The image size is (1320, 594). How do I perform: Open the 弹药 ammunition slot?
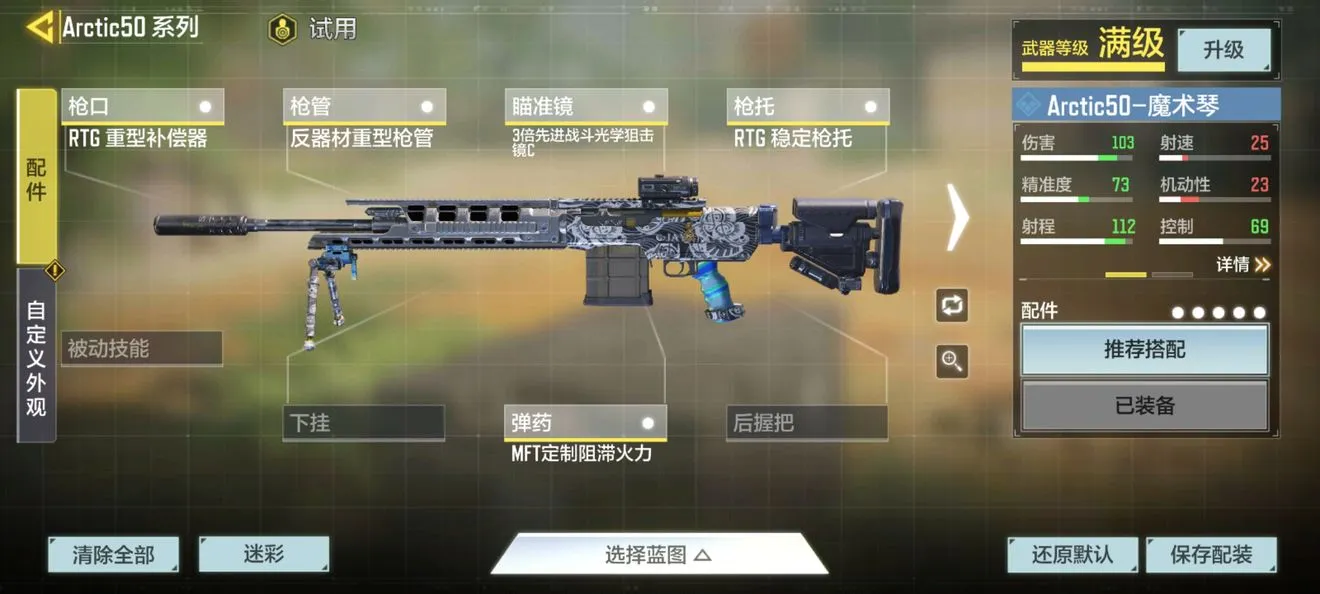point(586,423)
